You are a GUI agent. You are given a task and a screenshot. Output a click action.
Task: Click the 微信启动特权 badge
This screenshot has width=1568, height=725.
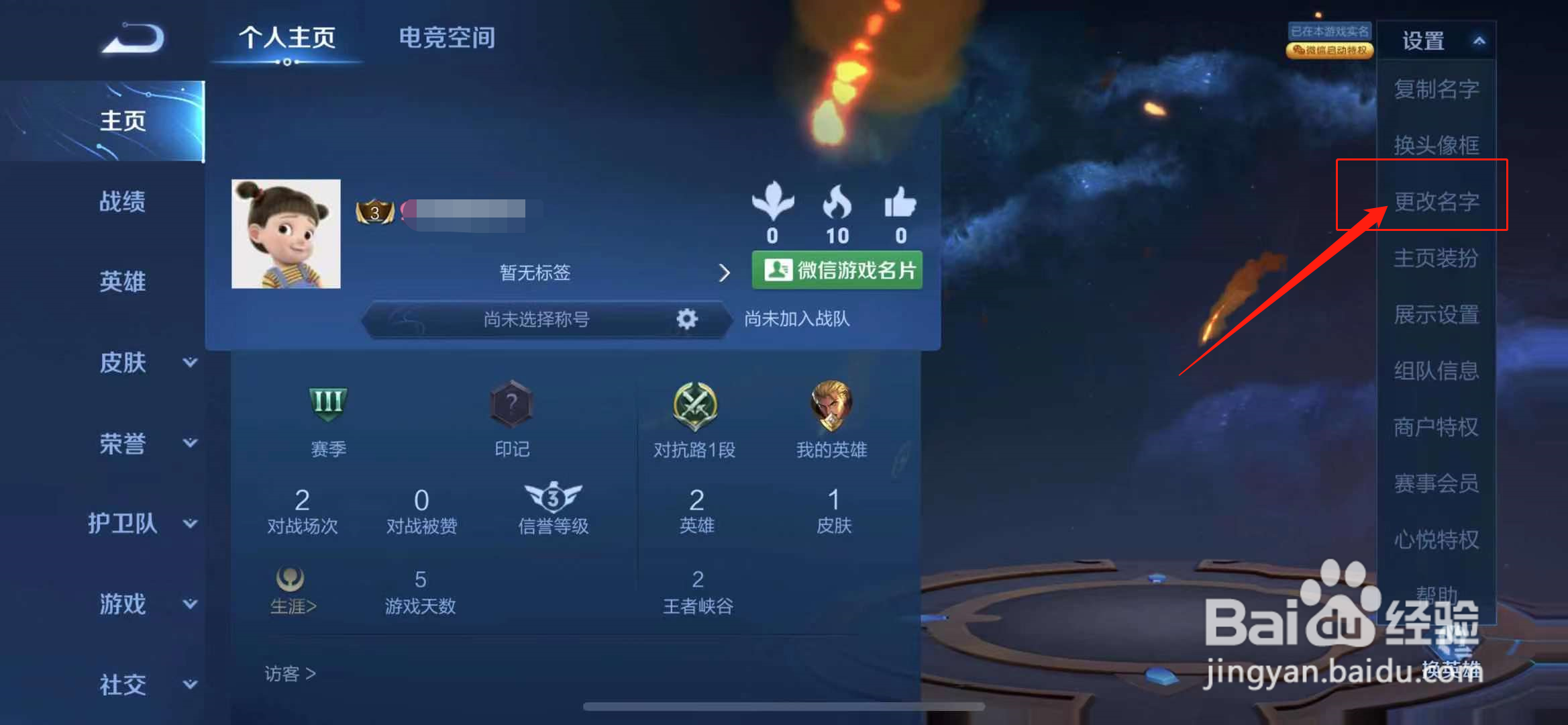tap(1330, 50)
